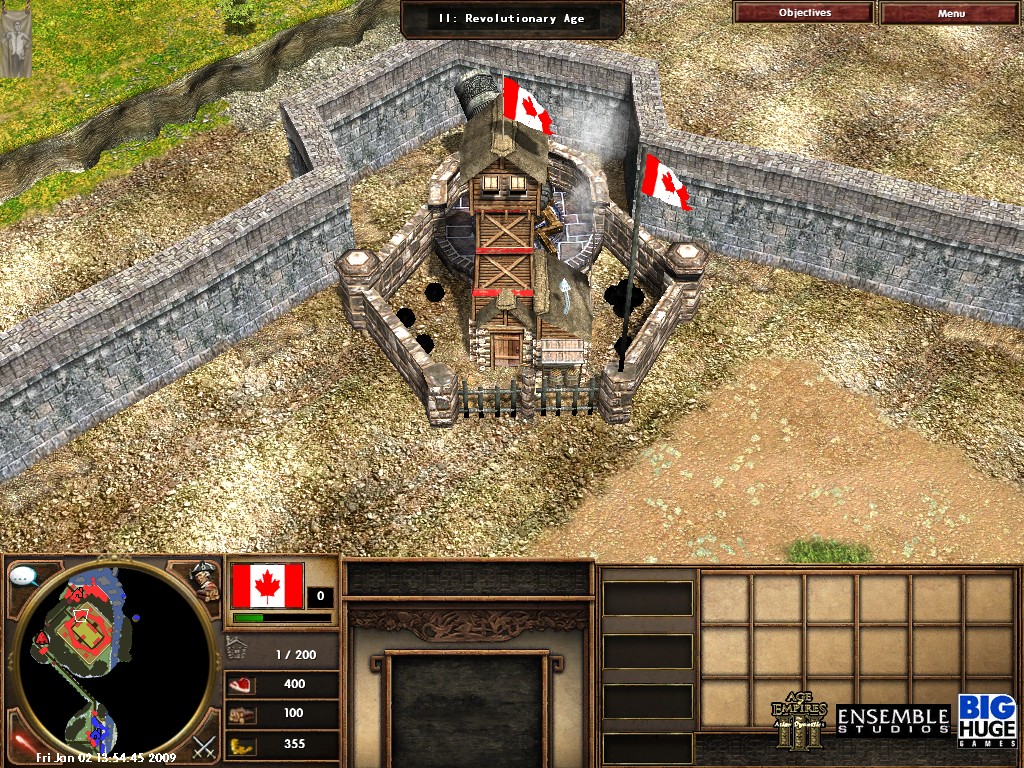Screen dimensions: 1024x768
Task: Click the wood resource icon
Action: click(243, 714)
